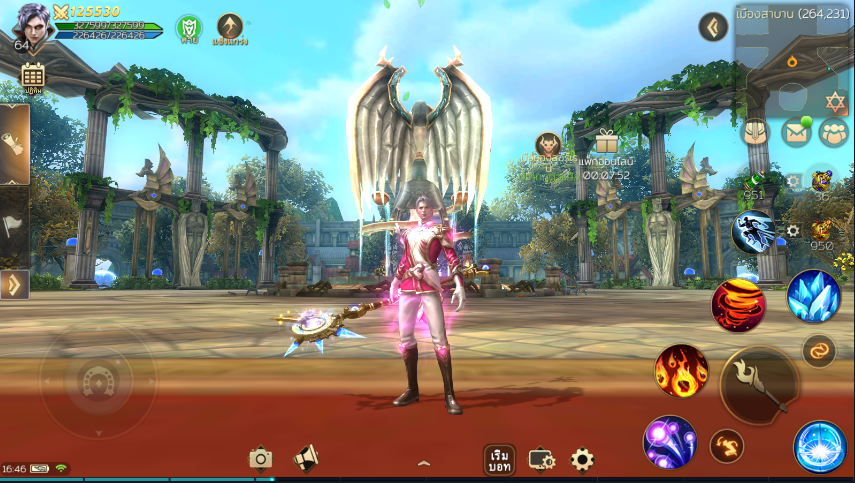Tap the green shield faction icon

188,27
